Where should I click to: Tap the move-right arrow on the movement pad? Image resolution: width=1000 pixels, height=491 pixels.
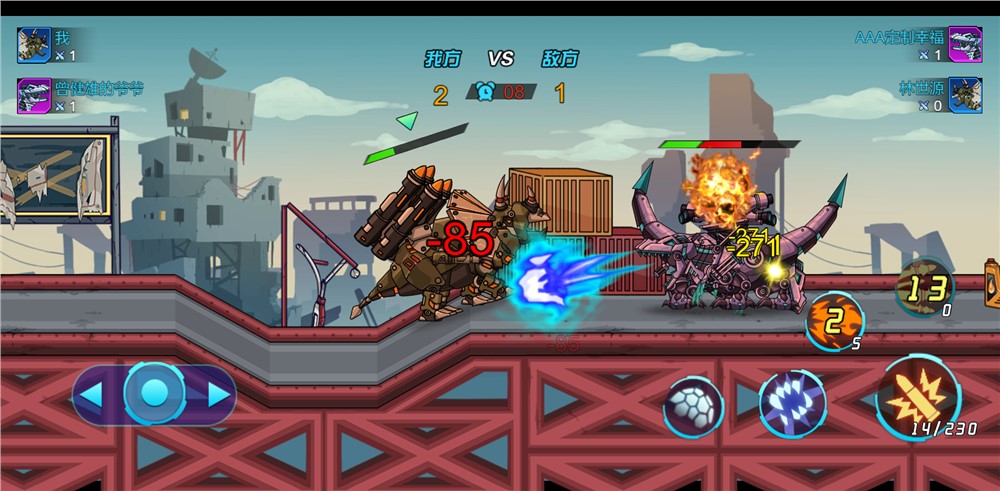pyautogui.click(x=217, y=394)
